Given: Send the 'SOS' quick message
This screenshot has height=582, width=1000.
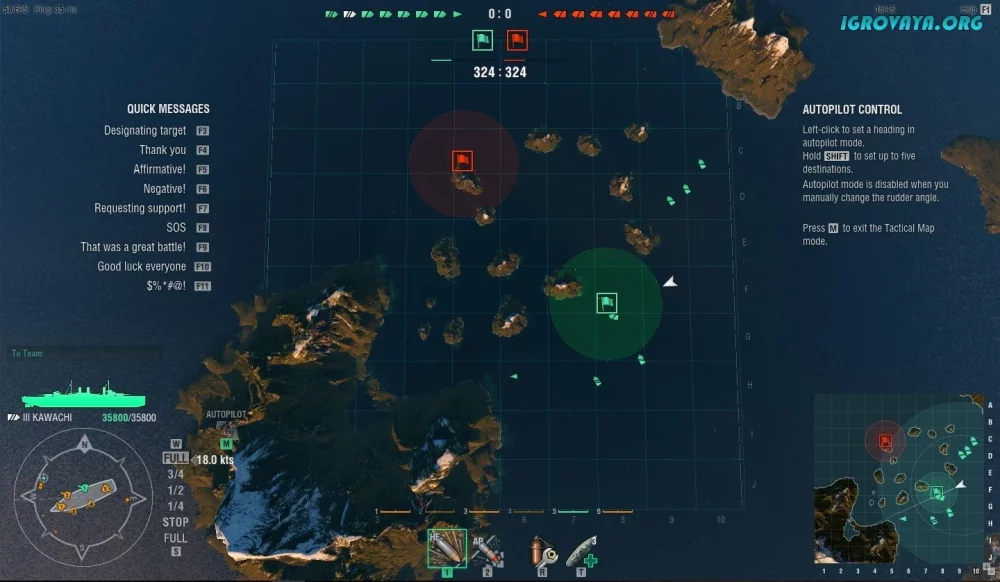Looking at the screenshot, I should (176, 228).
